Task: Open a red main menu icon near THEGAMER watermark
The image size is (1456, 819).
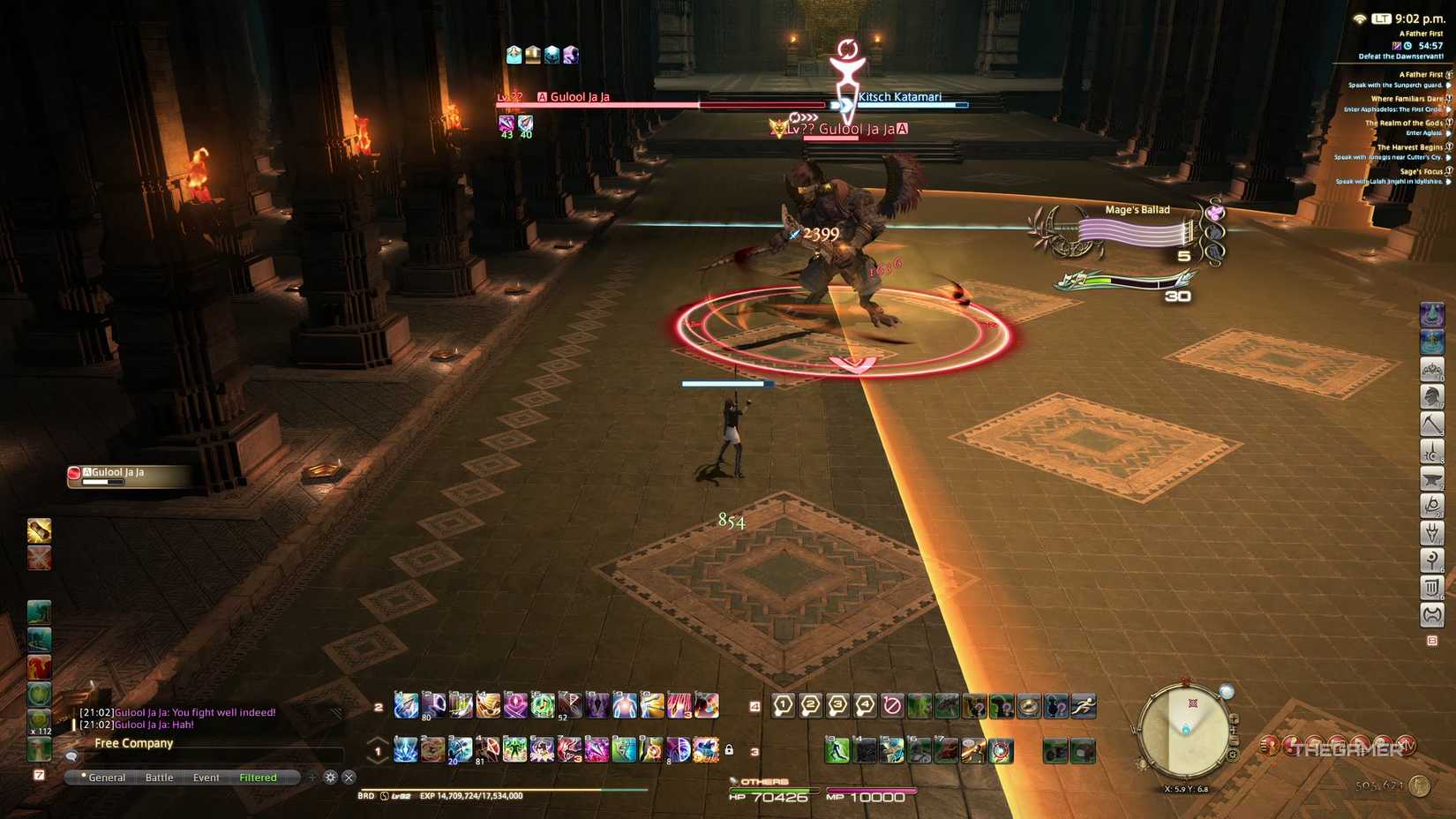Action: click(1269, 744)
